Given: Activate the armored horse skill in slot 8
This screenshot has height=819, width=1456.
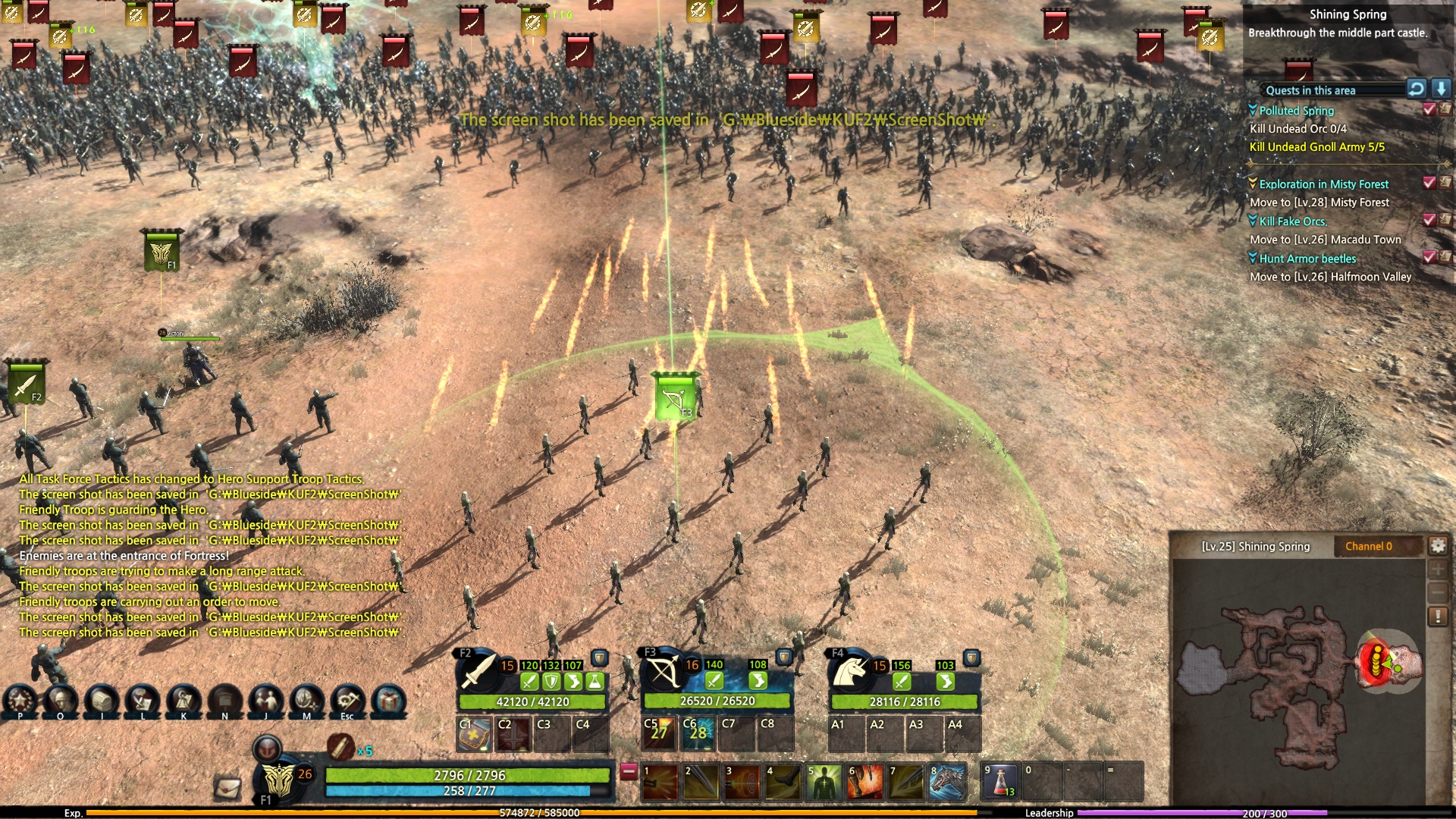Looking at the screenshot, I should tap(947, 782).
